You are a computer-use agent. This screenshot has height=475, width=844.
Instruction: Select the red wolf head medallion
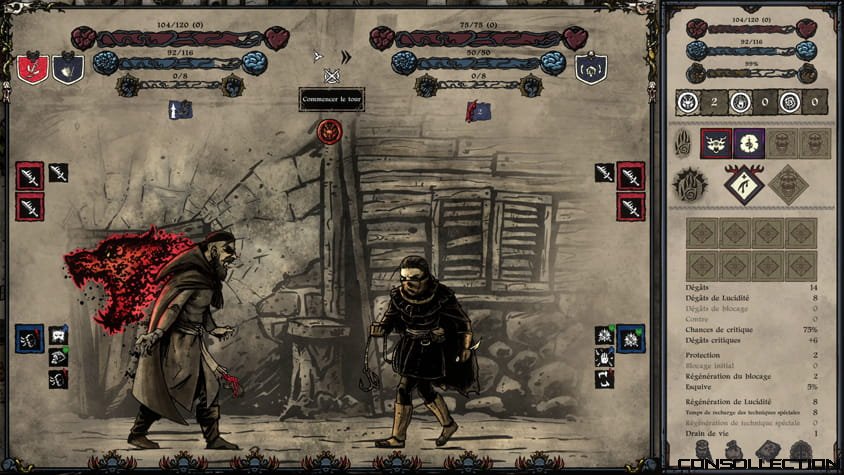coord(329,131)
